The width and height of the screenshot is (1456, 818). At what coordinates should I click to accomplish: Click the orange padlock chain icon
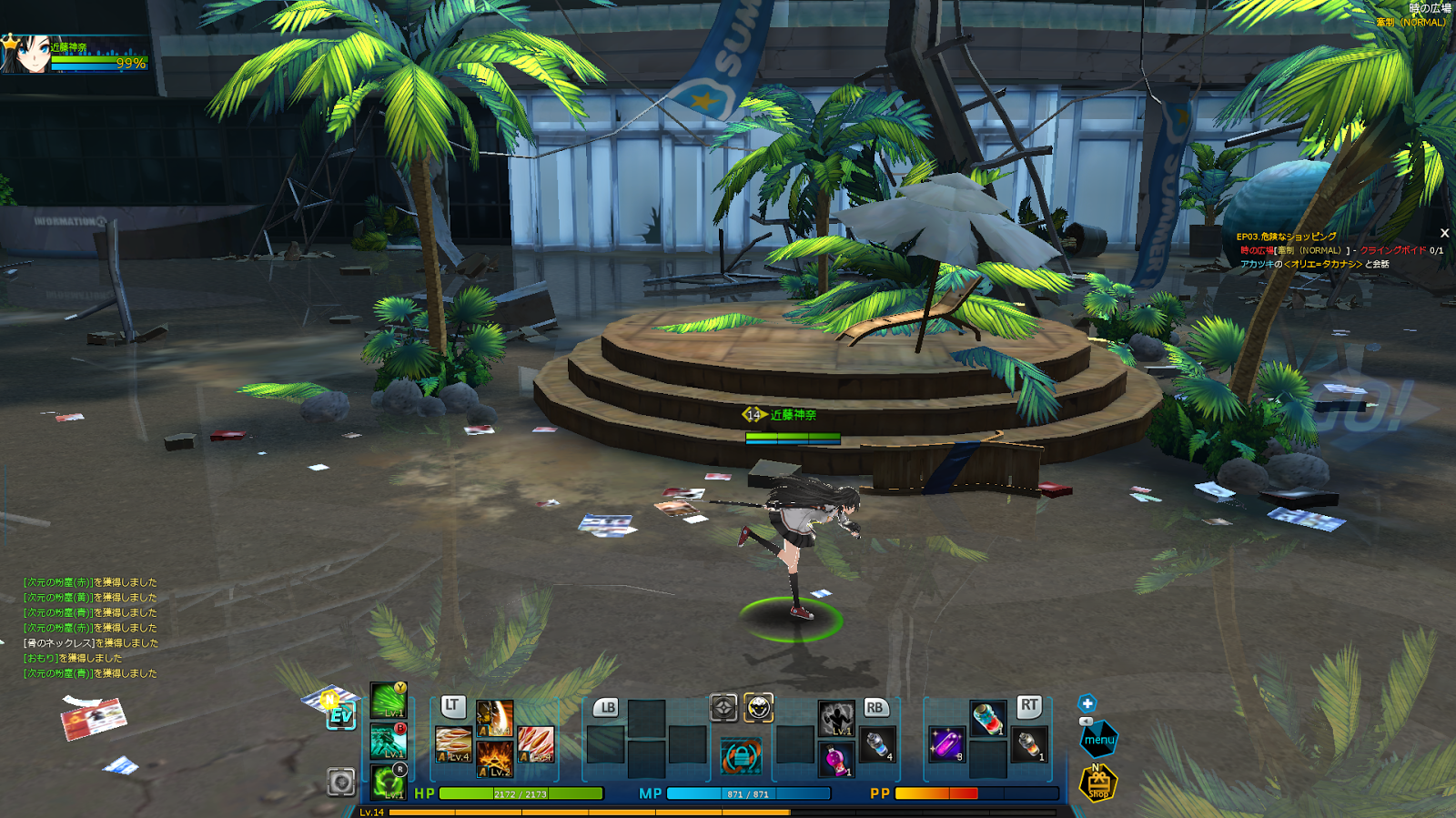741,756
